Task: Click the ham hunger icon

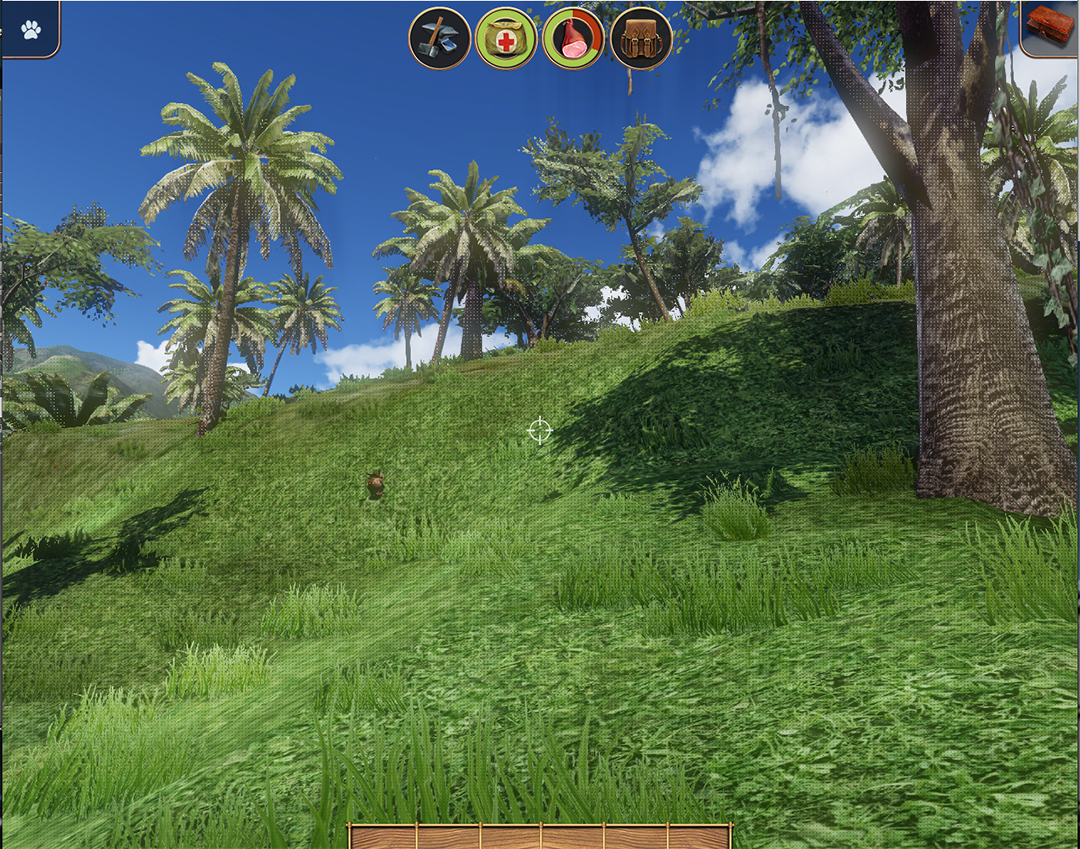Action: pyautogui.click(x=573, y=38)
